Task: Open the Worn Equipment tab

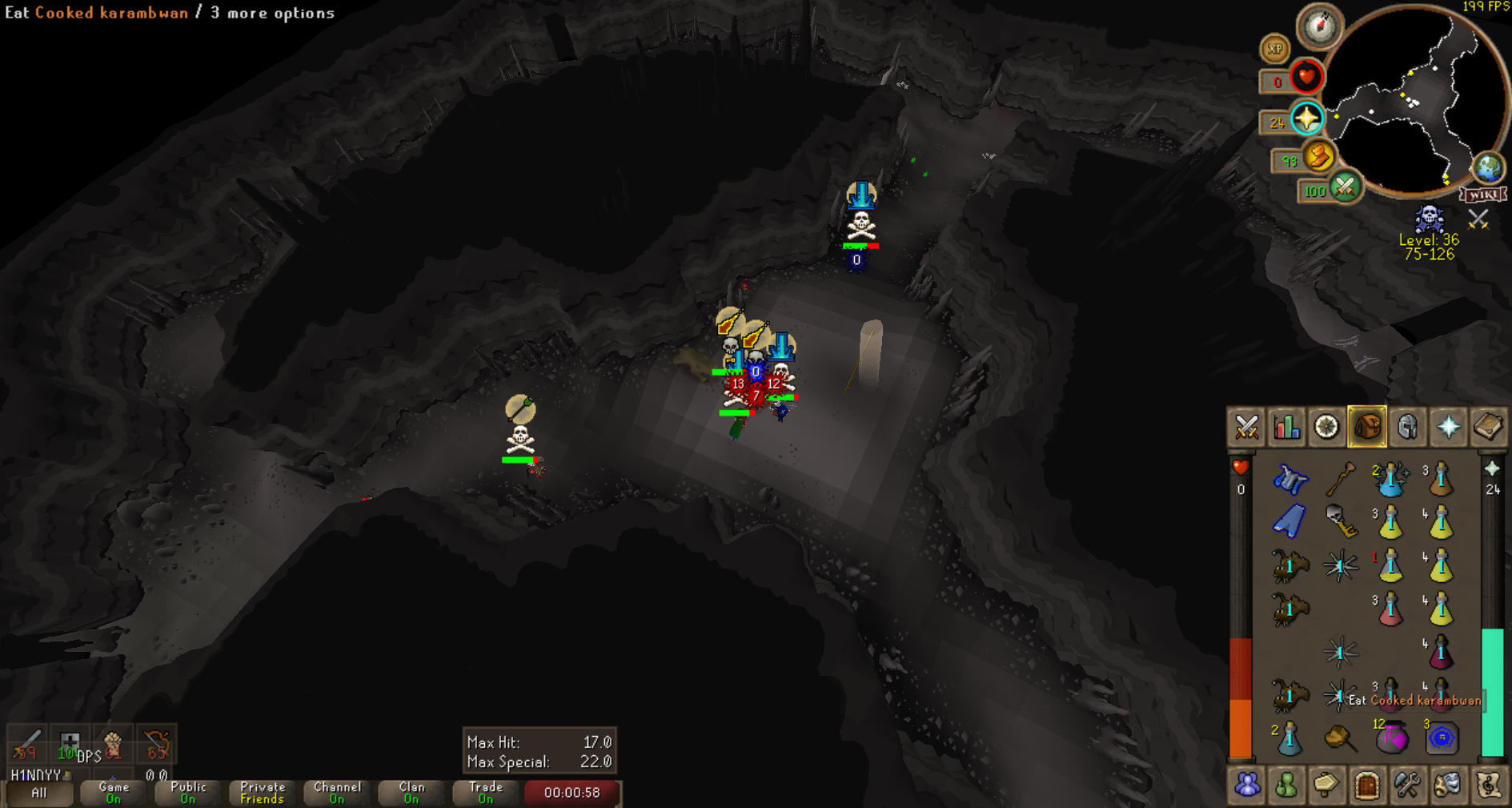Action: (x=1407, y=428)
